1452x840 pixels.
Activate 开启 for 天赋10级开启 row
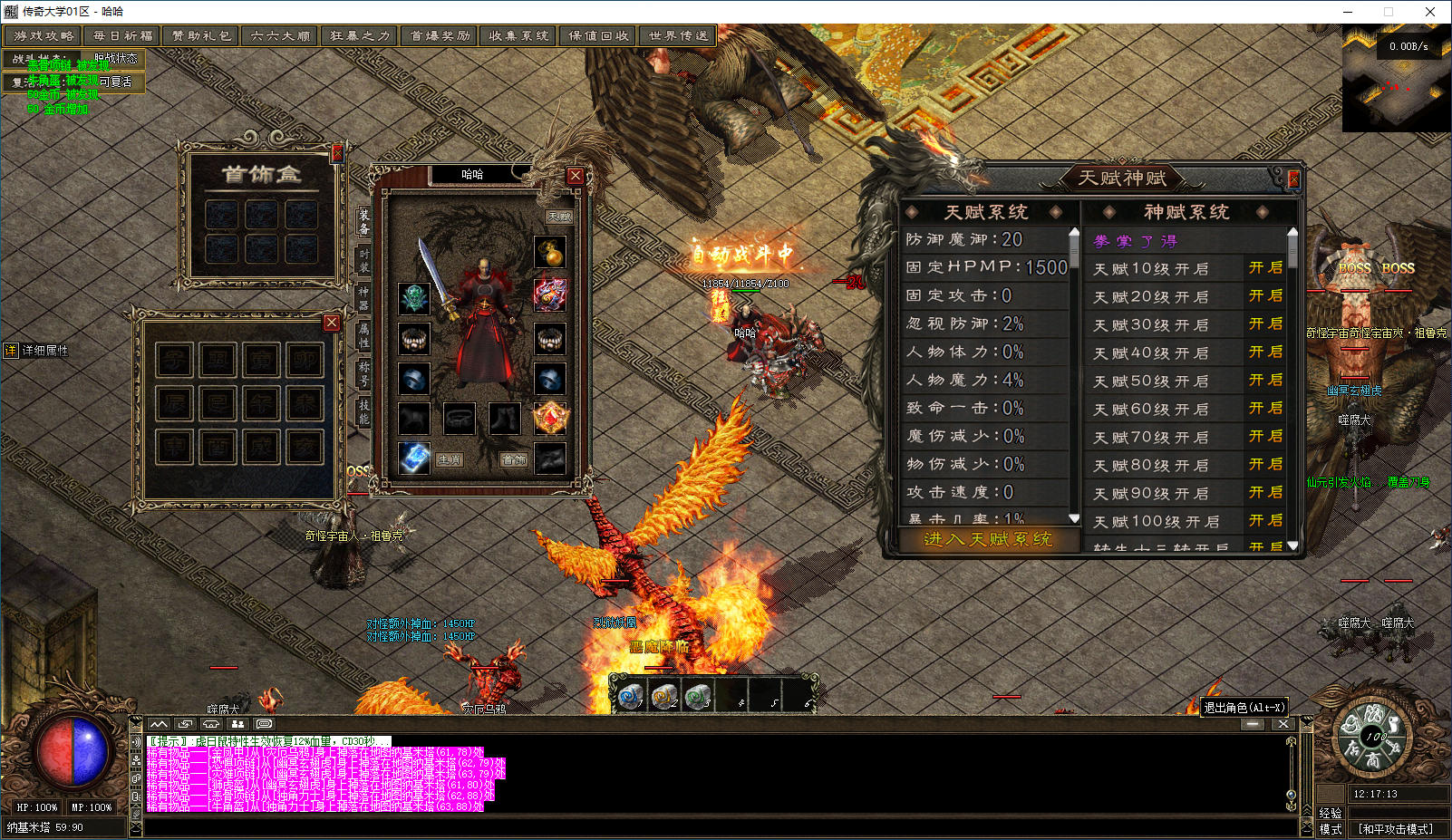pos(1265,268)
